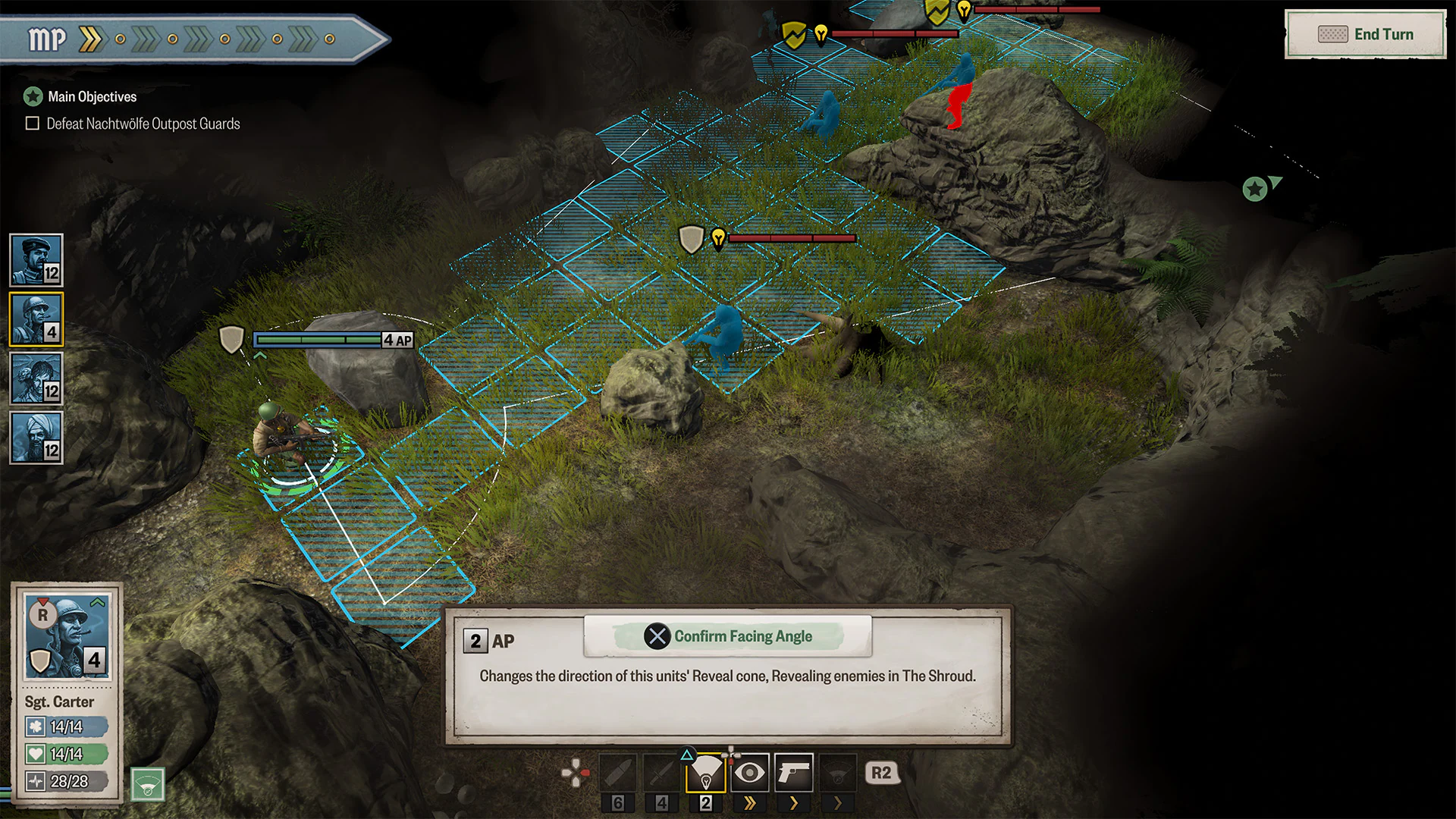The height and width of the screenshot is (819, 1456).
Task: Activate the eye Reveal ability icon
Action: [750, 772]
